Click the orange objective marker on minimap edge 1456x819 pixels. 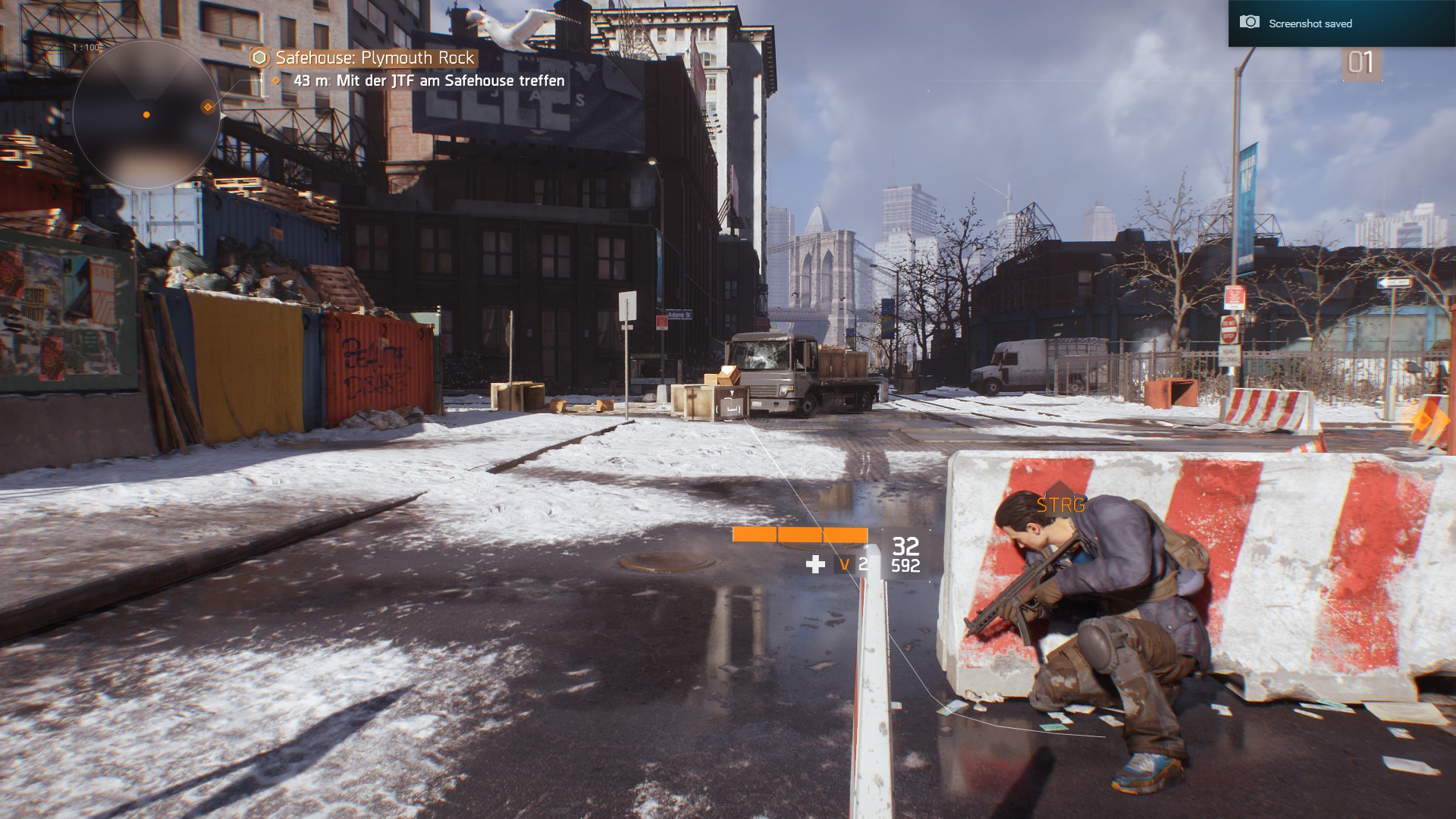[x=208, y=107]
